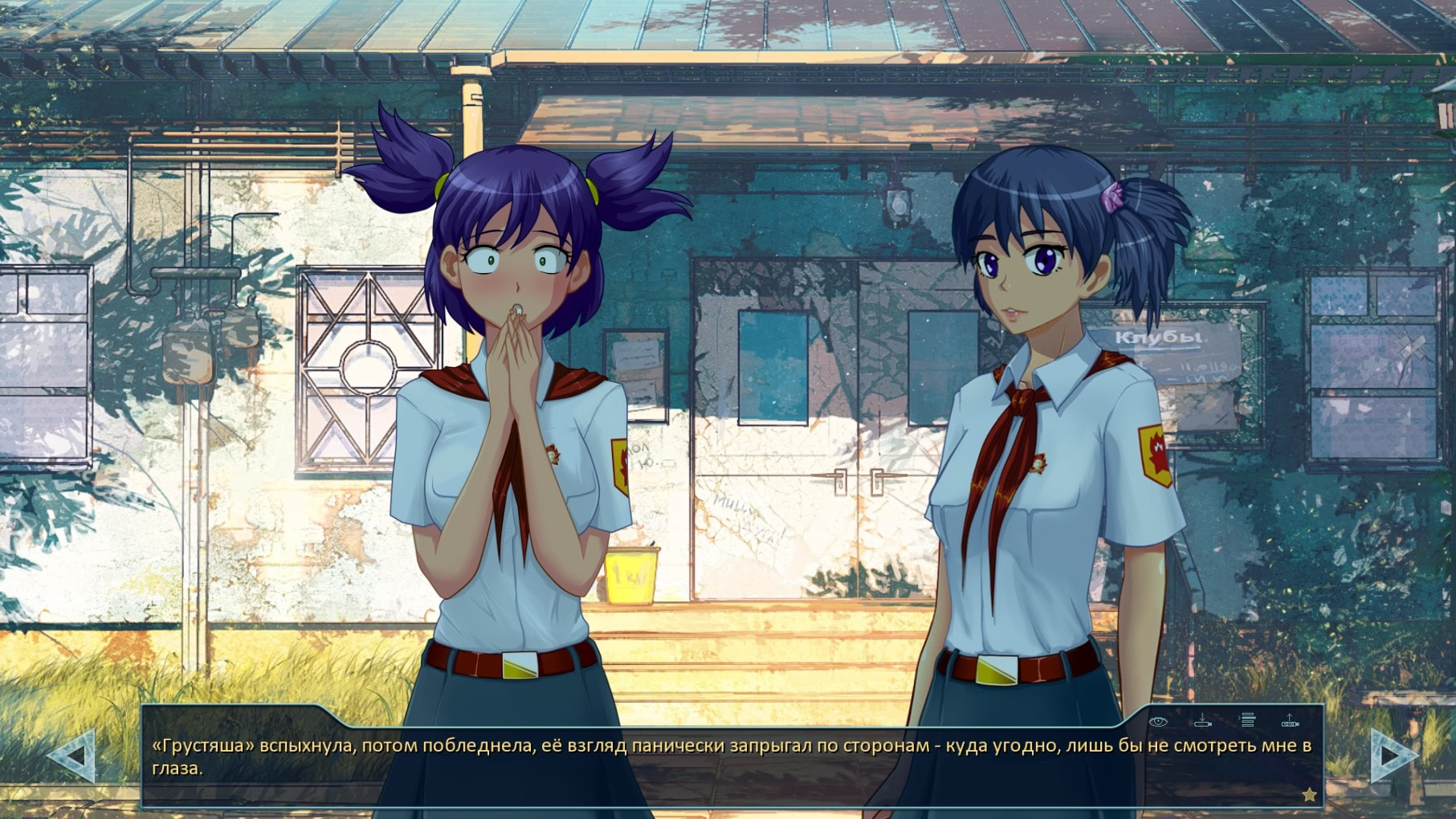Load a save with the up-arrow drive icon
Viewport: 1456px width, 819px height.
click(1289, 720)
